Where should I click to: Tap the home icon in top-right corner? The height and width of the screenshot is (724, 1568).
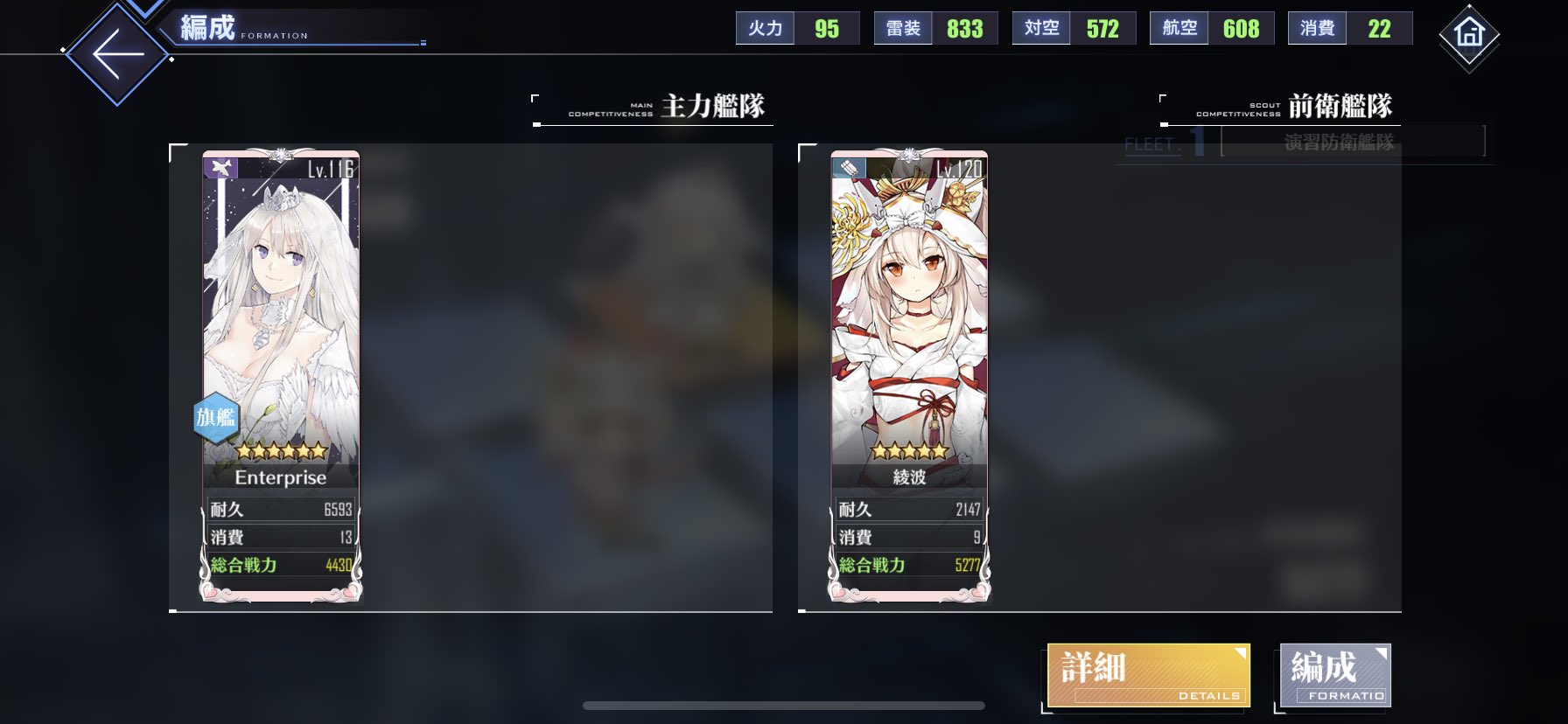(x=1468, y=37)
